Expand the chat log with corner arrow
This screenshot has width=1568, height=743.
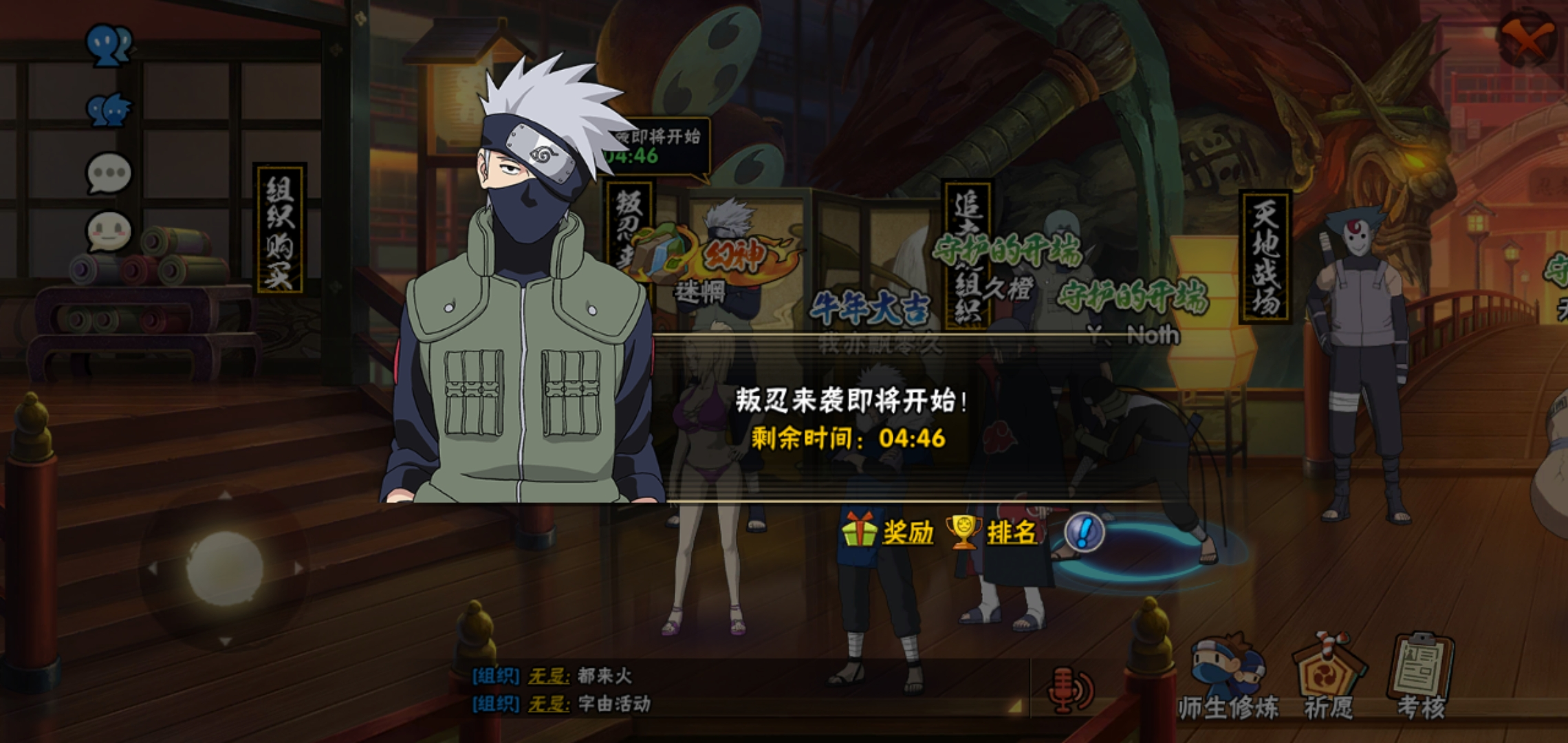click(1014, 706)
